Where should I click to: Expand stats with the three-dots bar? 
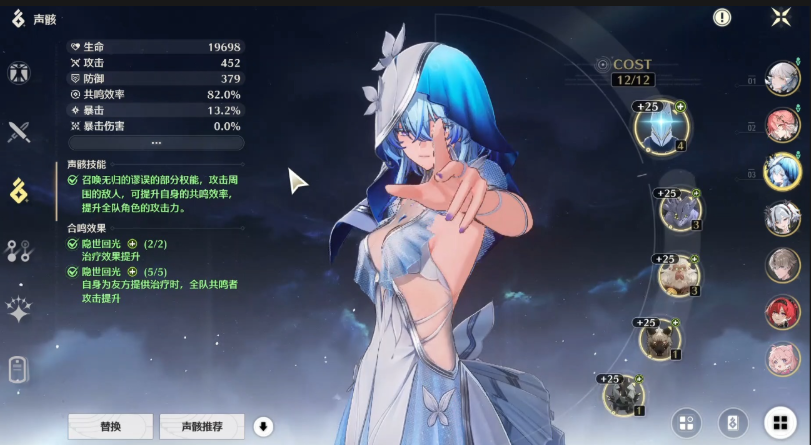pos(155,142)
